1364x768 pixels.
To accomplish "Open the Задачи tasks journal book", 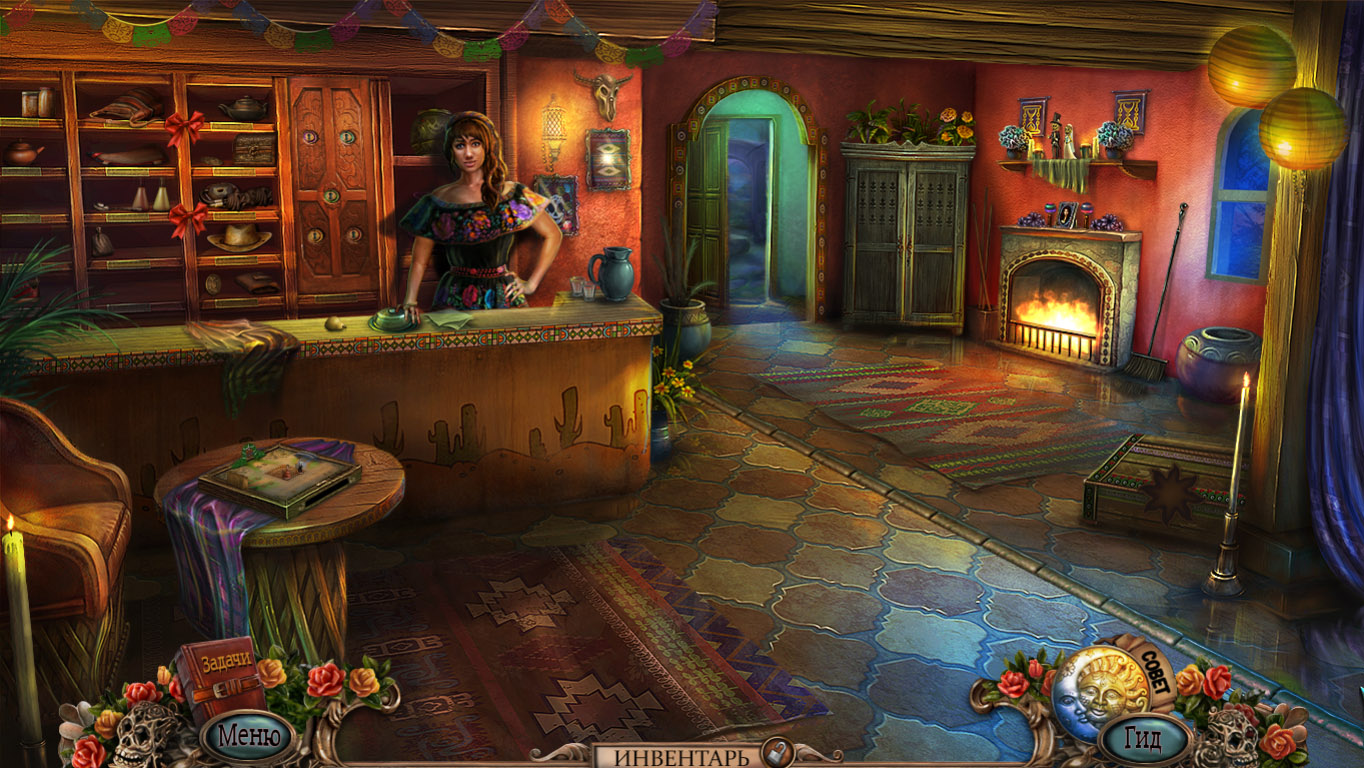I will coord(221,677).
